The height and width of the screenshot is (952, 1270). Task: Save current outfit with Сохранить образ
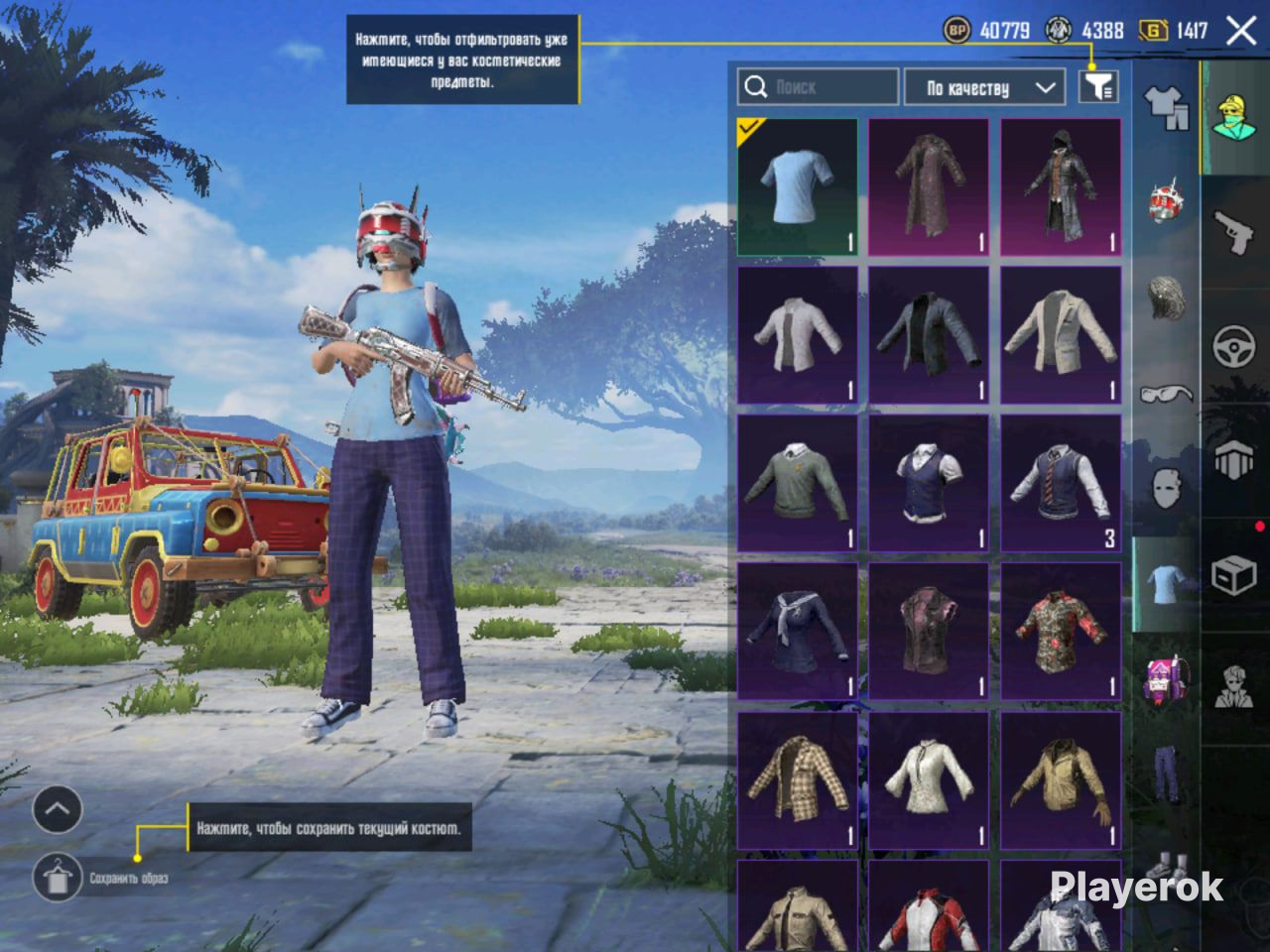click(58, 877)
